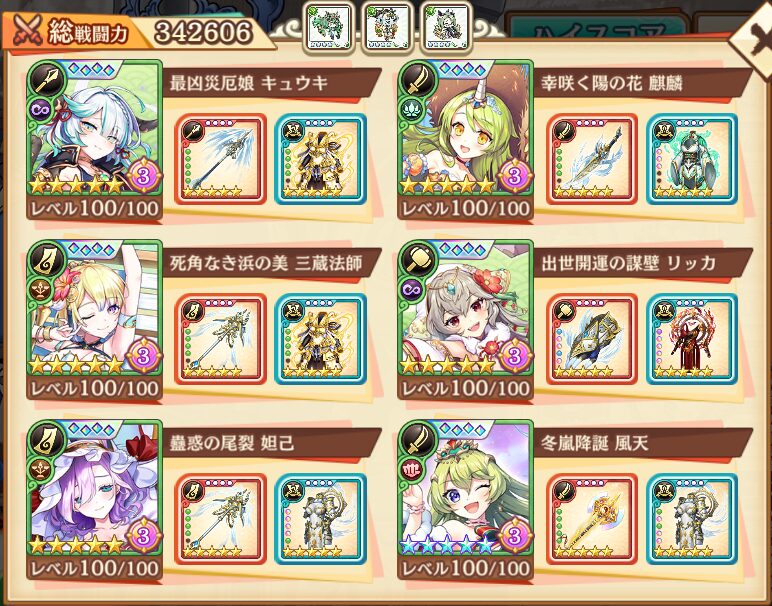Open リッカ's hammer weapon slot
772x606 pixels.
(591, 338)
